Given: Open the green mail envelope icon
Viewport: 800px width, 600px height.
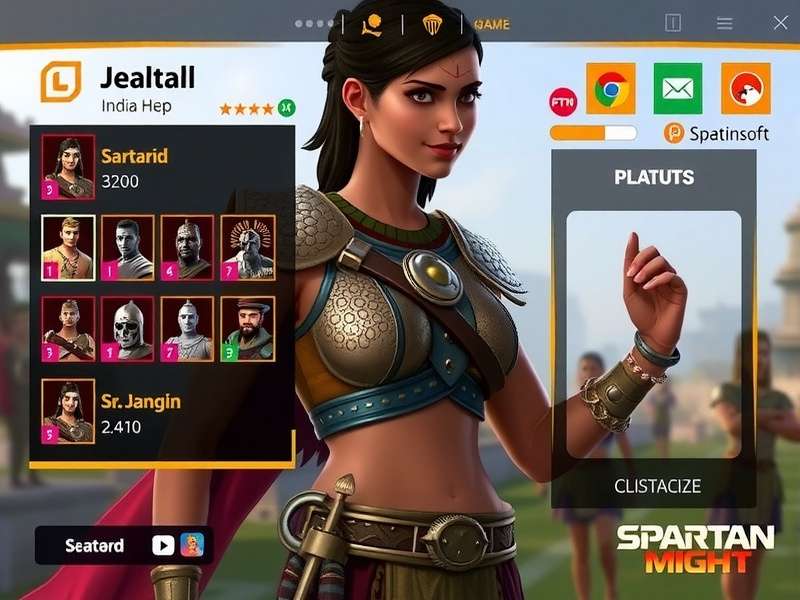Looking at the screenshot, I should (678, 88).
